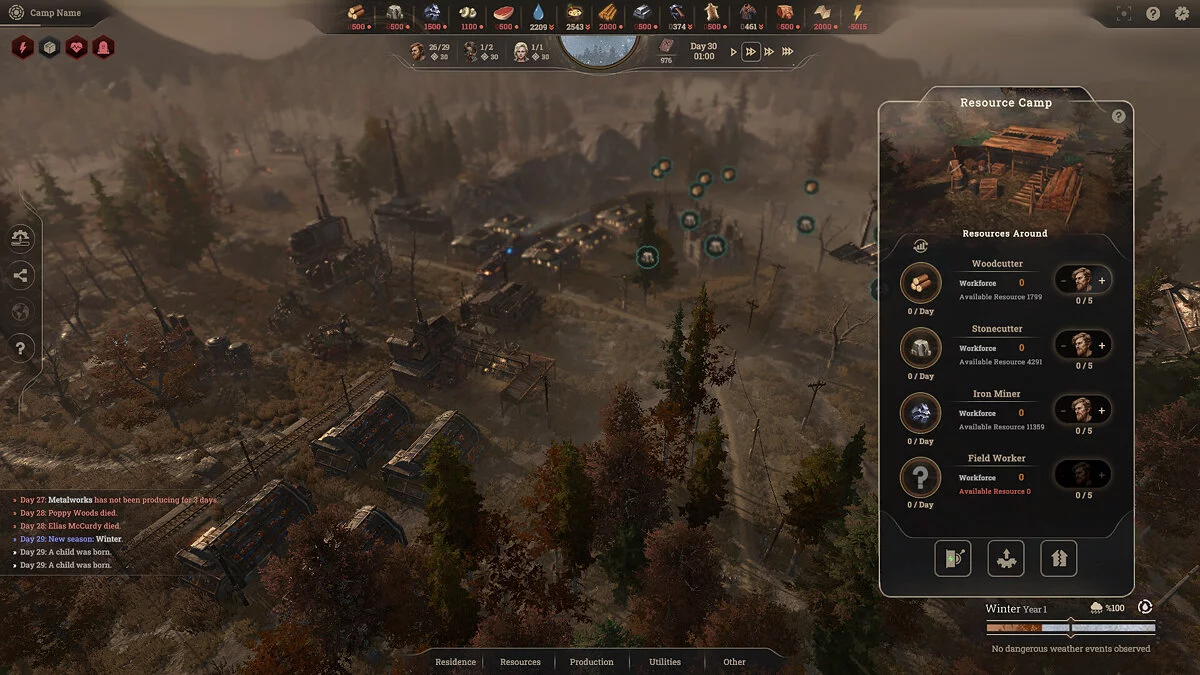
Task: Open the Camp Name emblem menu
Action: point(15,13)
